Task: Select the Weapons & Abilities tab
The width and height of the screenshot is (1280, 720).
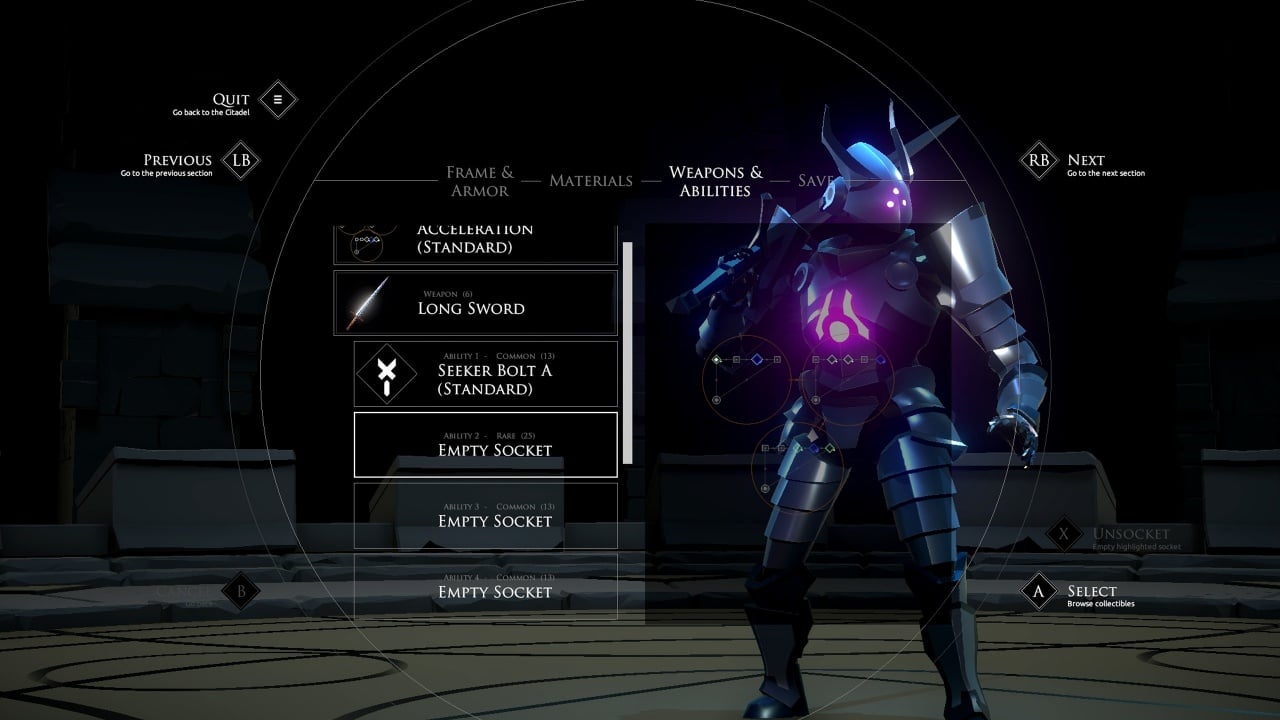Action: click(715, 181)
